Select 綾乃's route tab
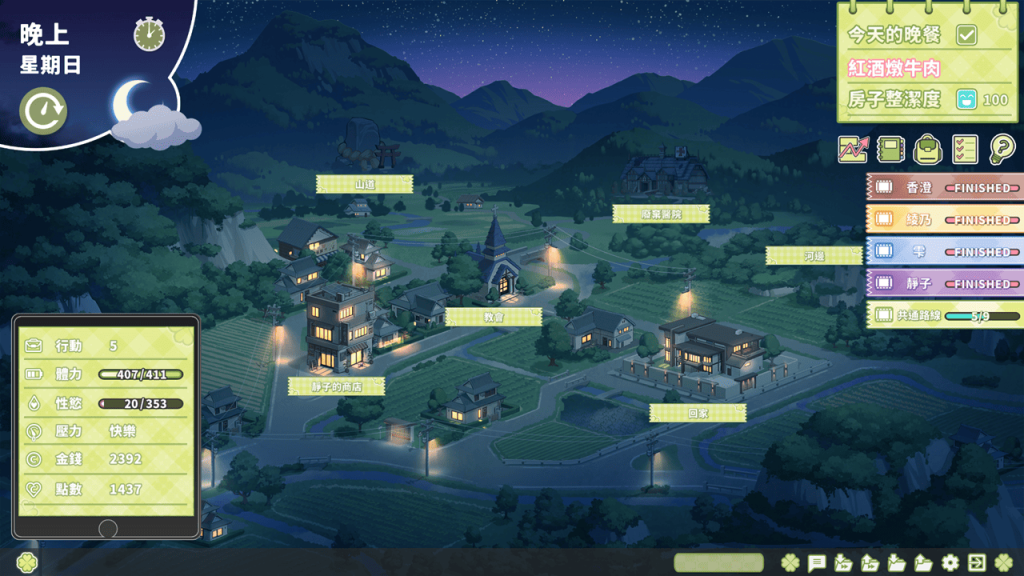 tap(945, 220)
